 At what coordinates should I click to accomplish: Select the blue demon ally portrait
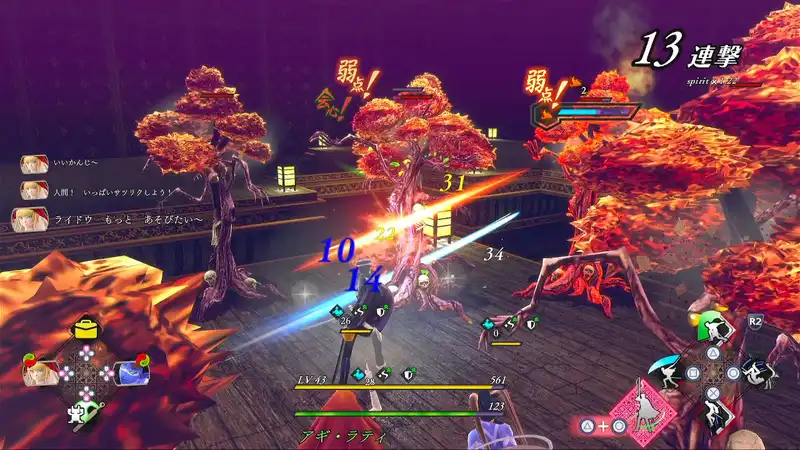coord(129,371)
